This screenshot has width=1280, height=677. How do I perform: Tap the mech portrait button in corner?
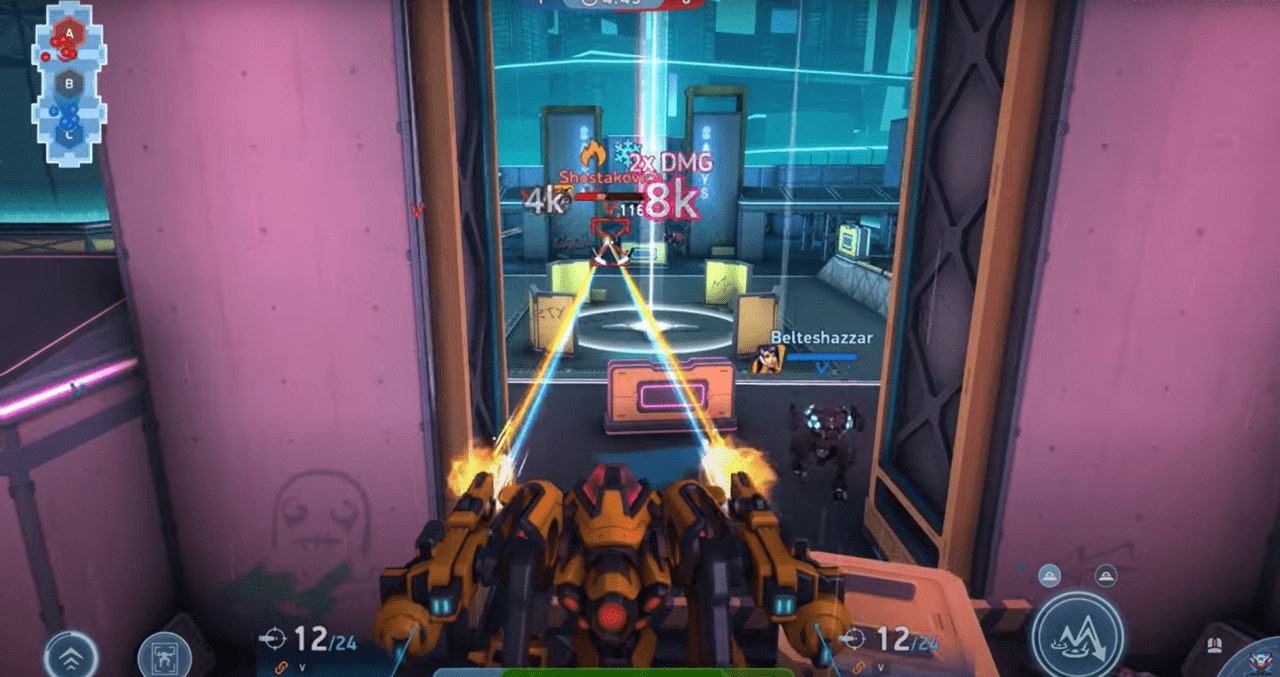pyautogui.click(x=1262, y=660)
